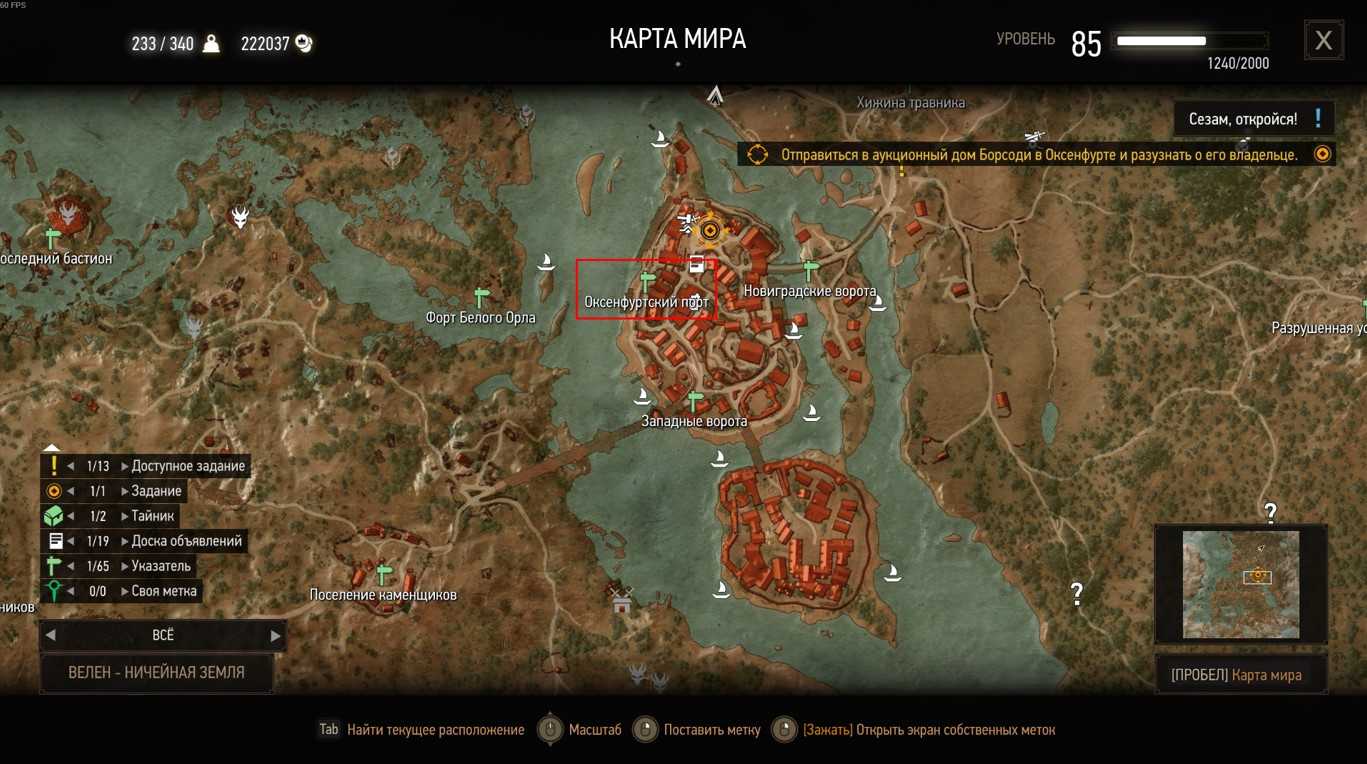Click the region minimap thumbnail
This screenshot has height=764, width=1367.
1241,584
